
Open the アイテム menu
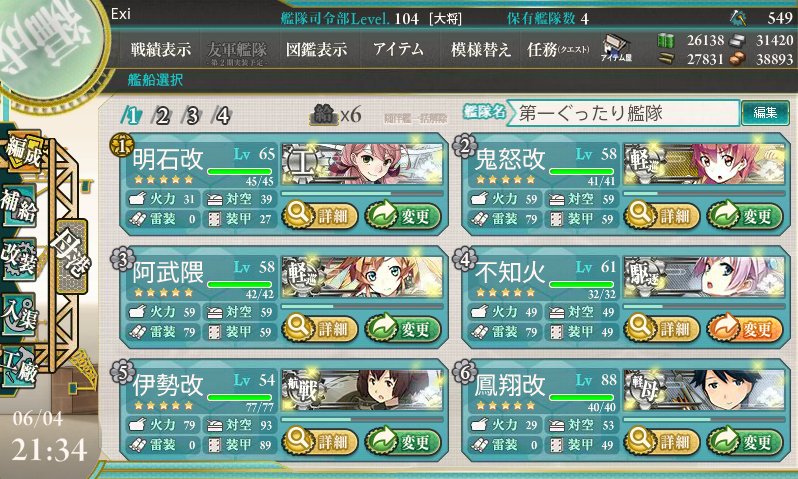[x=397, y=49]
